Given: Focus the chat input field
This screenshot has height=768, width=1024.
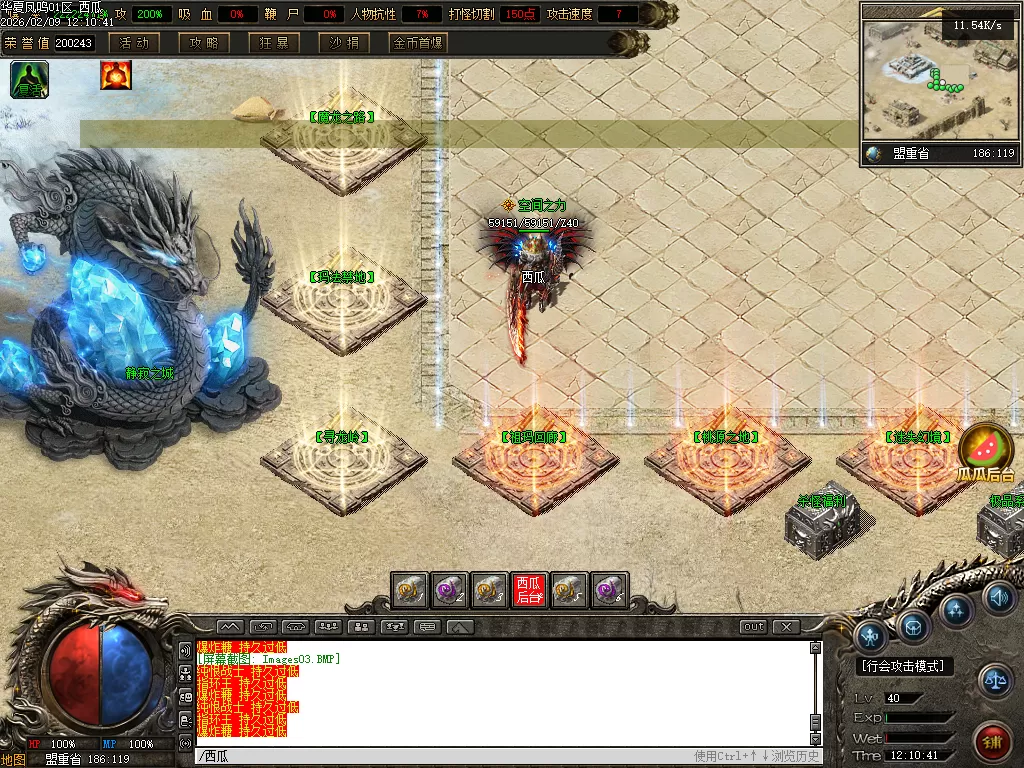Looking at the screenshot, I should click(440, 756).
